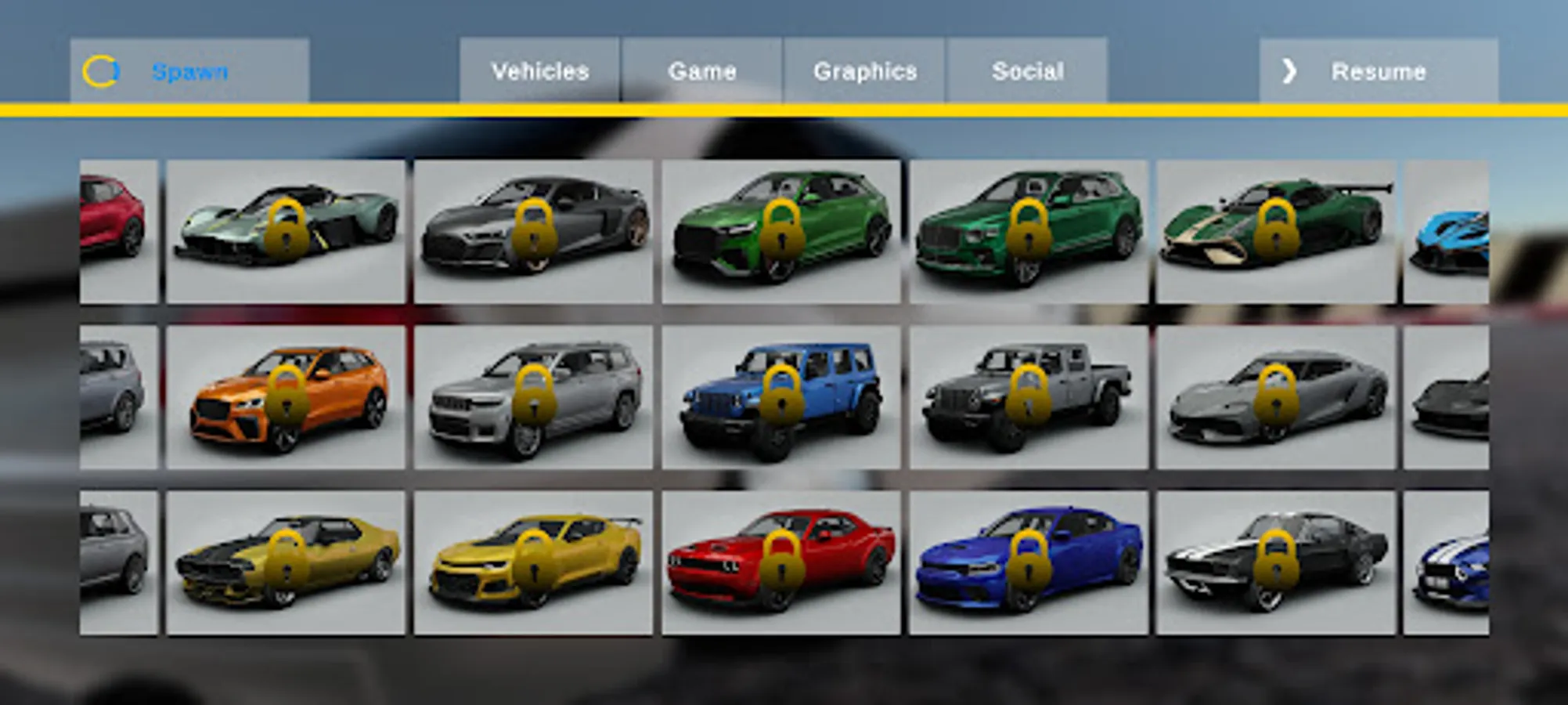Screen dimensions: 1568x705
Task: Pick the locked blue sedan
Action: [x=1028, y=562]
